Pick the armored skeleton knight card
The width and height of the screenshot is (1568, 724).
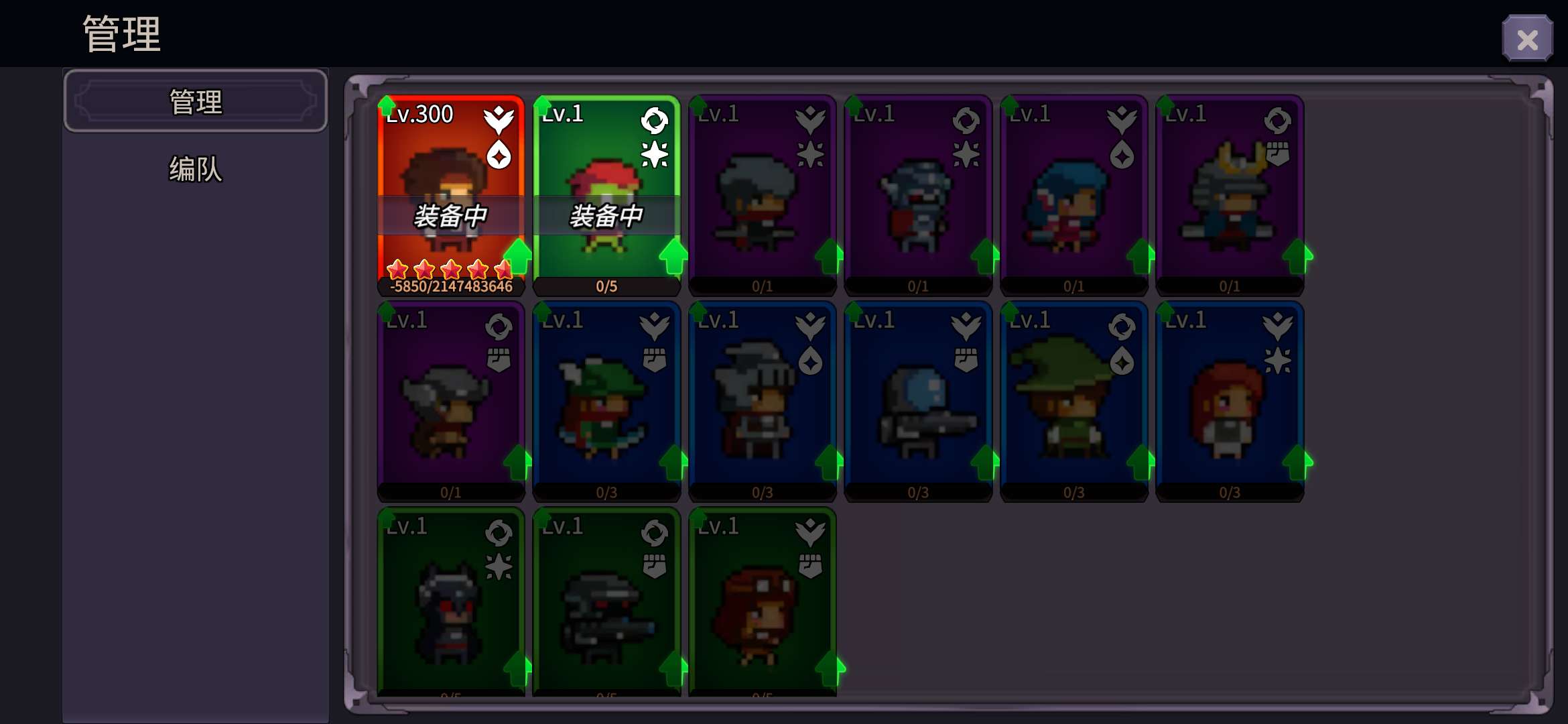[918, 194]
